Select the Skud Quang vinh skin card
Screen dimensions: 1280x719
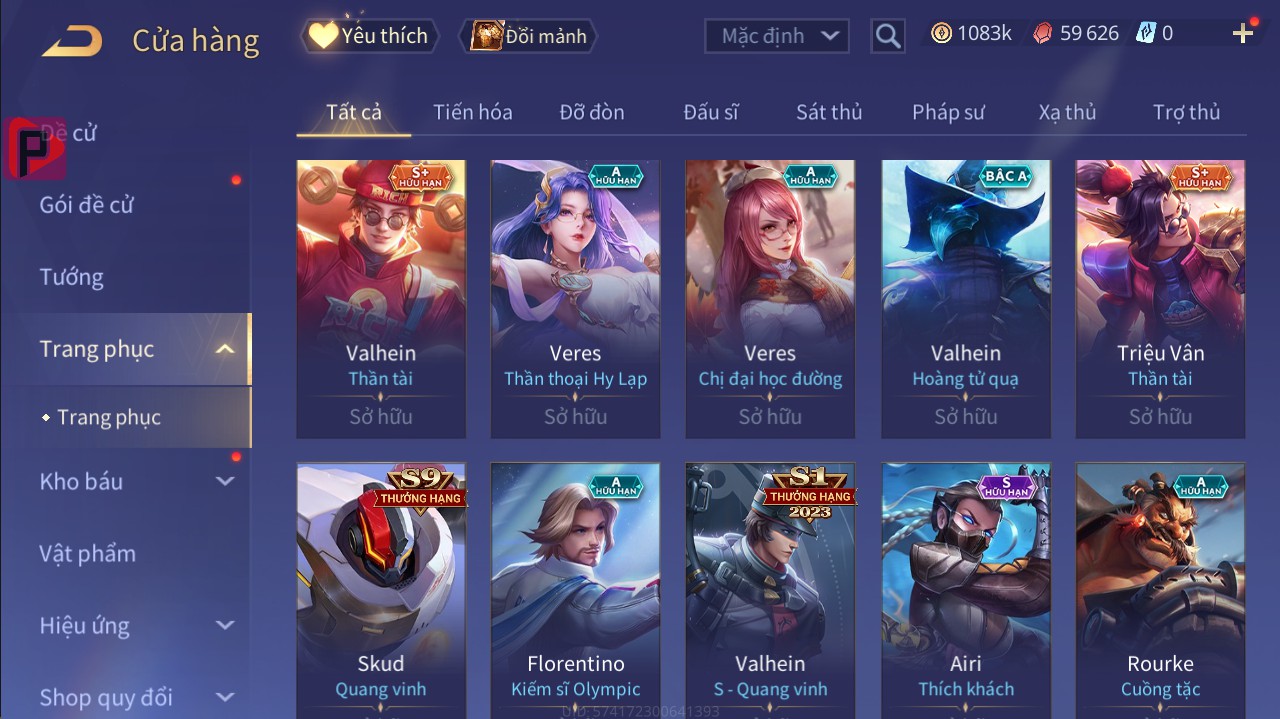381,590
